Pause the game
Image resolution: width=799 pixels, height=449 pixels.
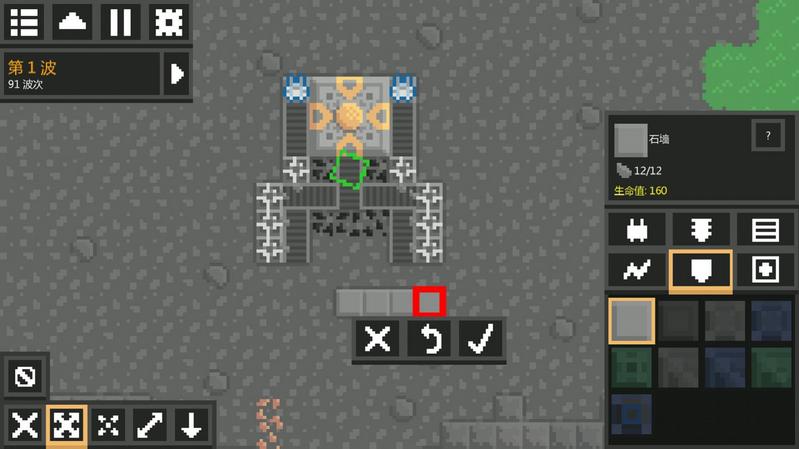pyautogui.click(x=120, y=22)
